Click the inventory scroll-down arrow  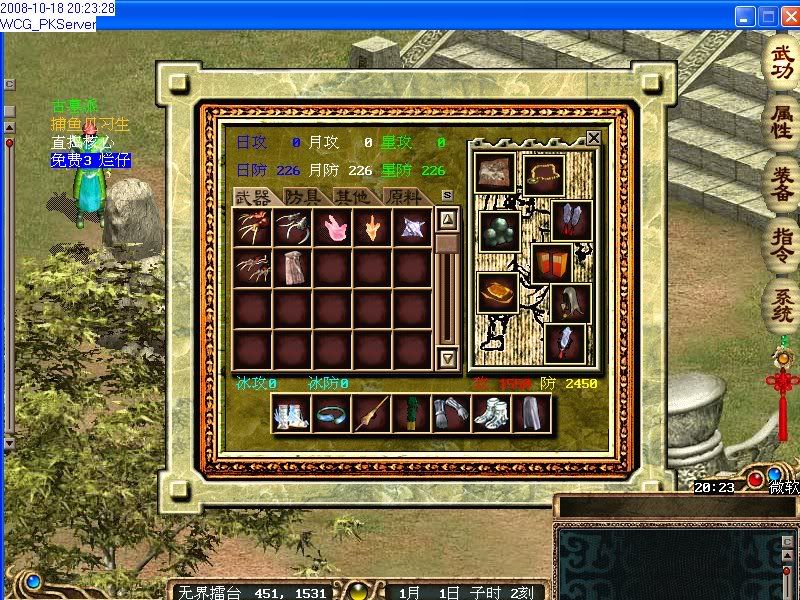(x=448, y=357)
